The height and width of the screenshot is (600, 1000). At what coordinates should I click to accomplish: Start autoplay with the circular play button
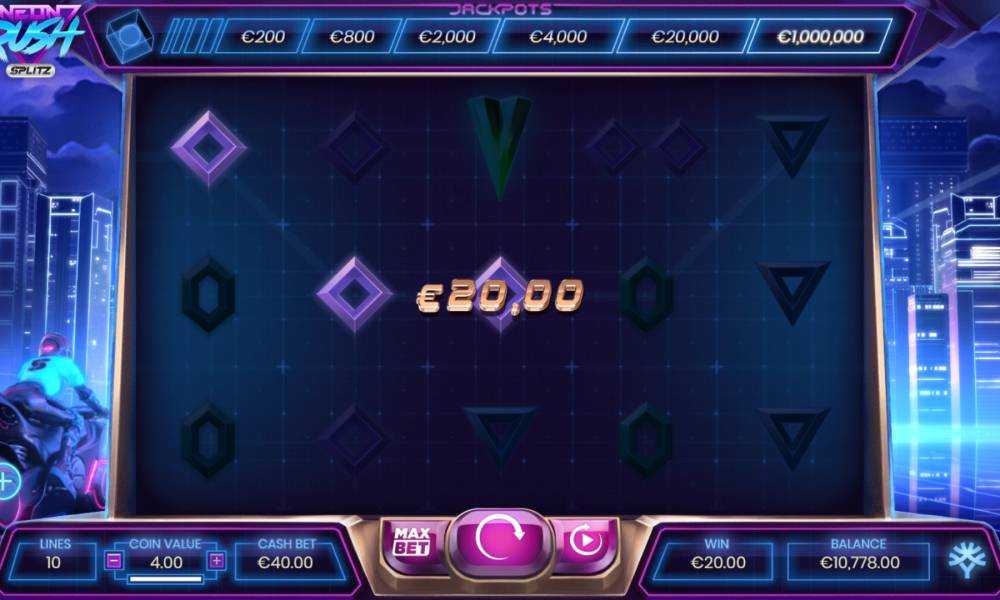point(585,542)
